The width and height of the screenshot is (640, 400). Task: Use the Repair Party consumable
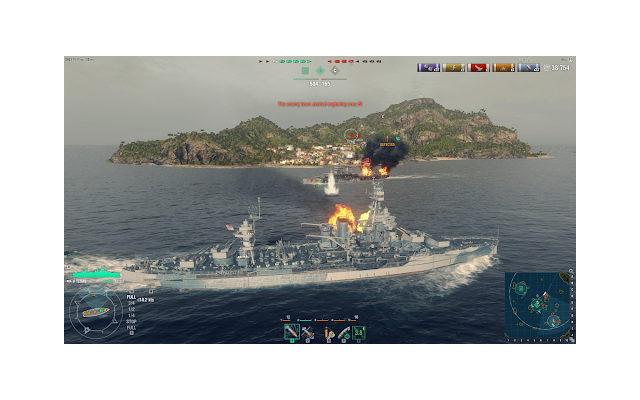[x=343, y=331]
